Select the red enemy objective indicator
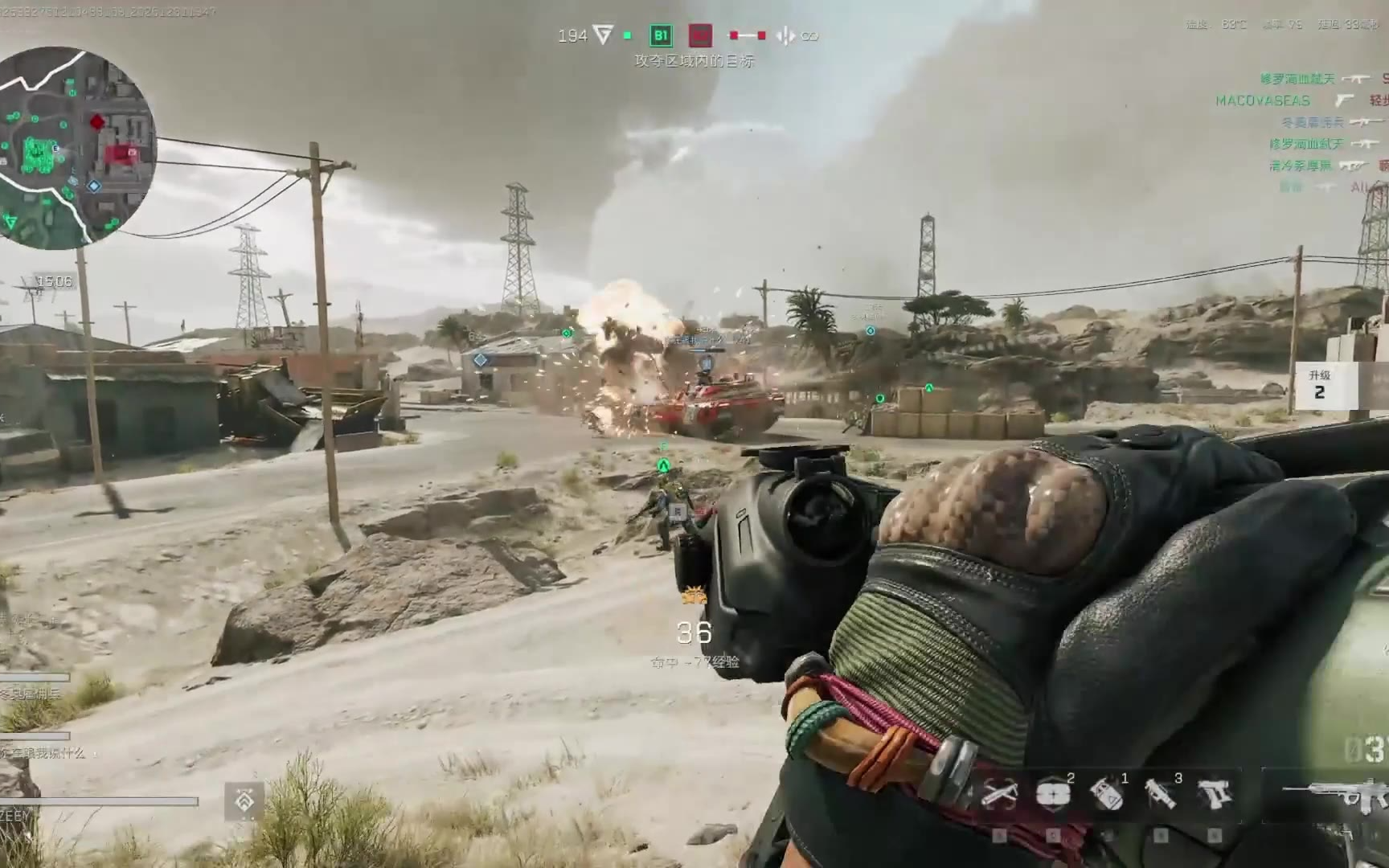1389x868 pixels. [701, 35]
